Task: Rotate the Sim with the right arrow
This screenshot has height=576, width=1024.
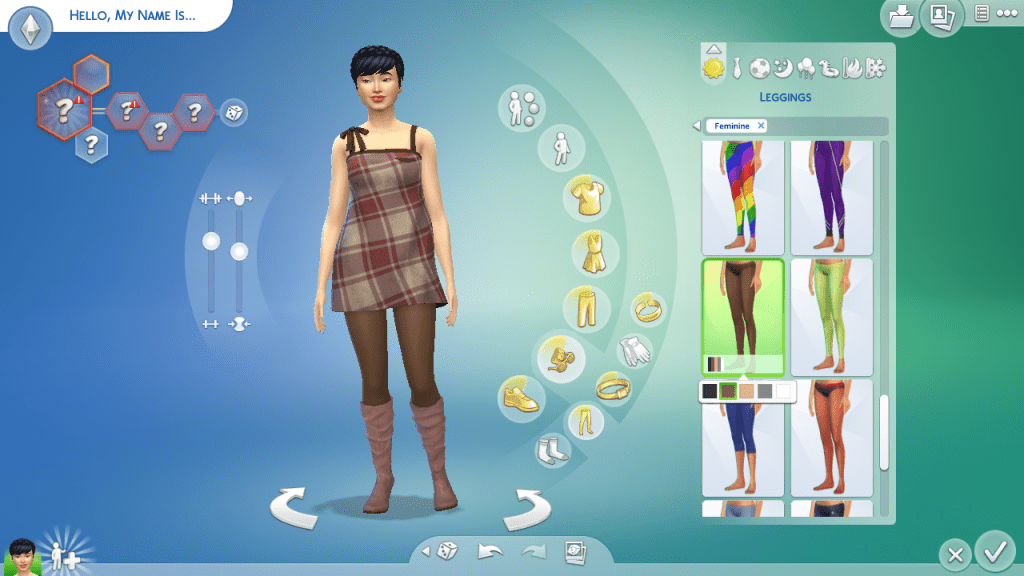Action: (526, 508)
